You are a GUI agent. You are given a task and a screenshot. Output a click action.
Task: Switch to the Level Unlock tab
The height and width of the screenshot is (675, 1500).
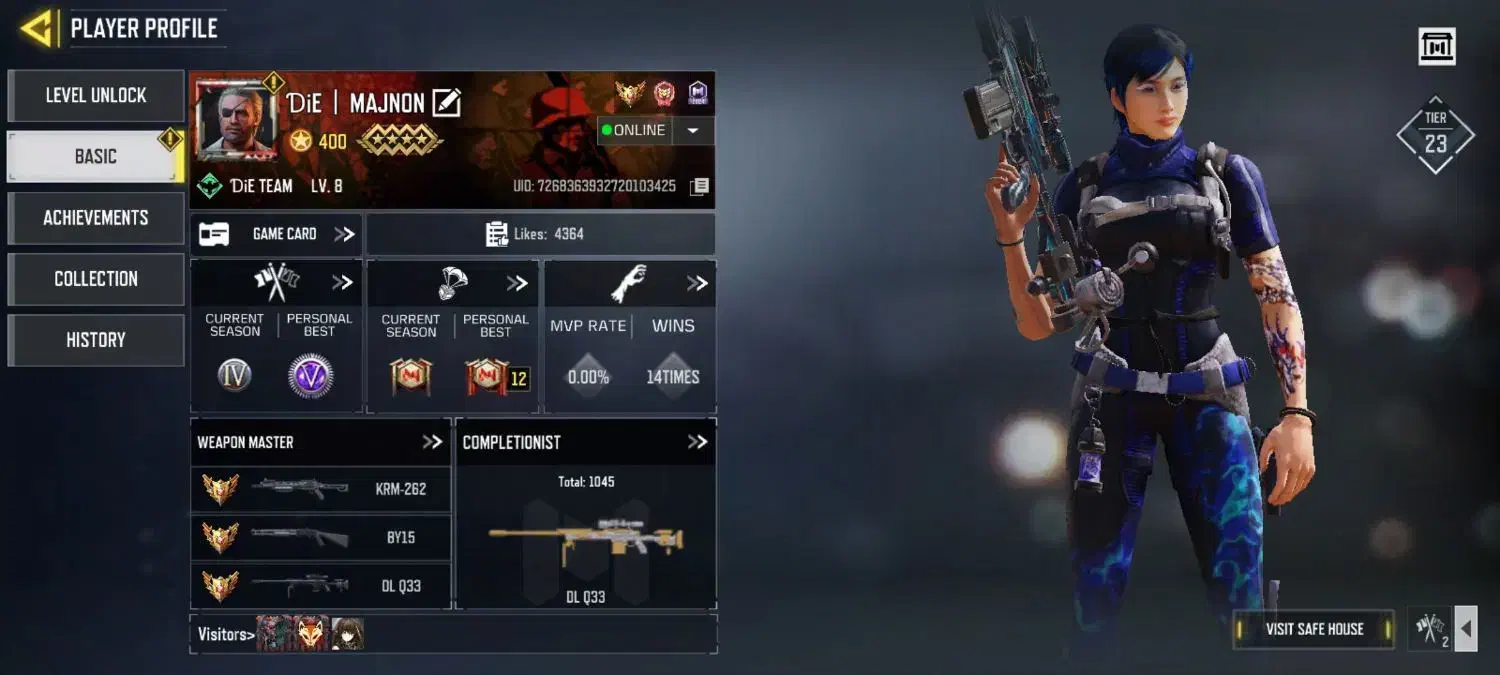(96, 96)
